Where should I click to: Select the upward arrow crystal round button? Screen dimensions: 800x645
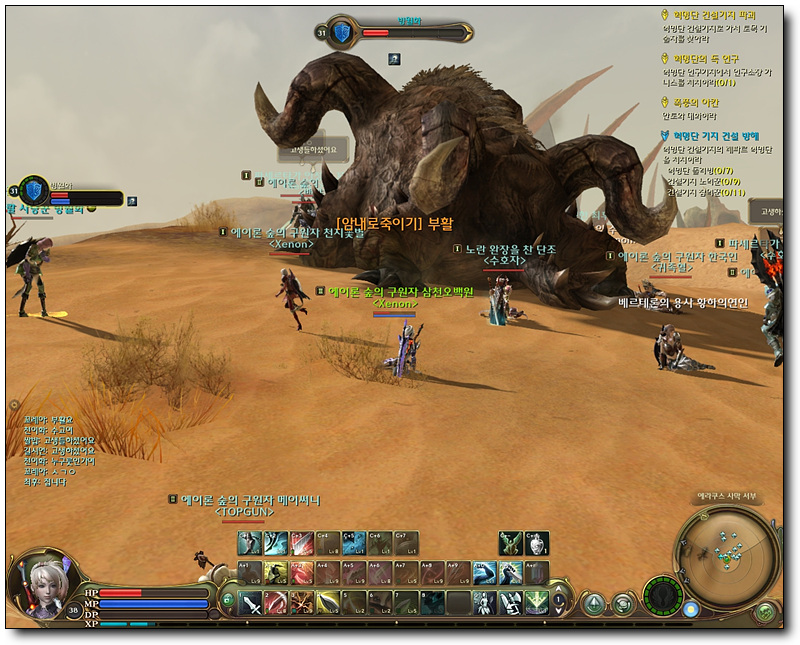[594, 602]
